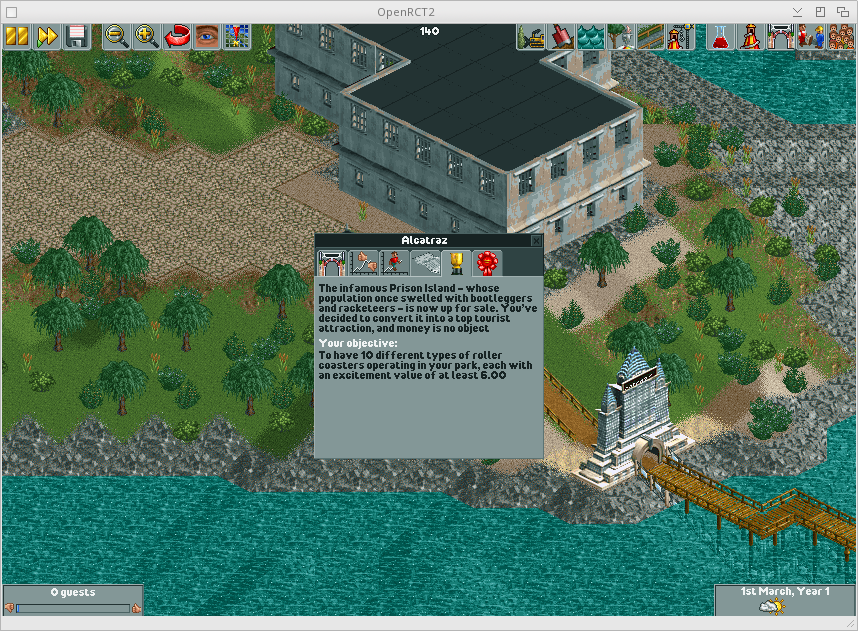858x631 pixels.
Task: Zoom out the view
Action: [x=116, y=37]
